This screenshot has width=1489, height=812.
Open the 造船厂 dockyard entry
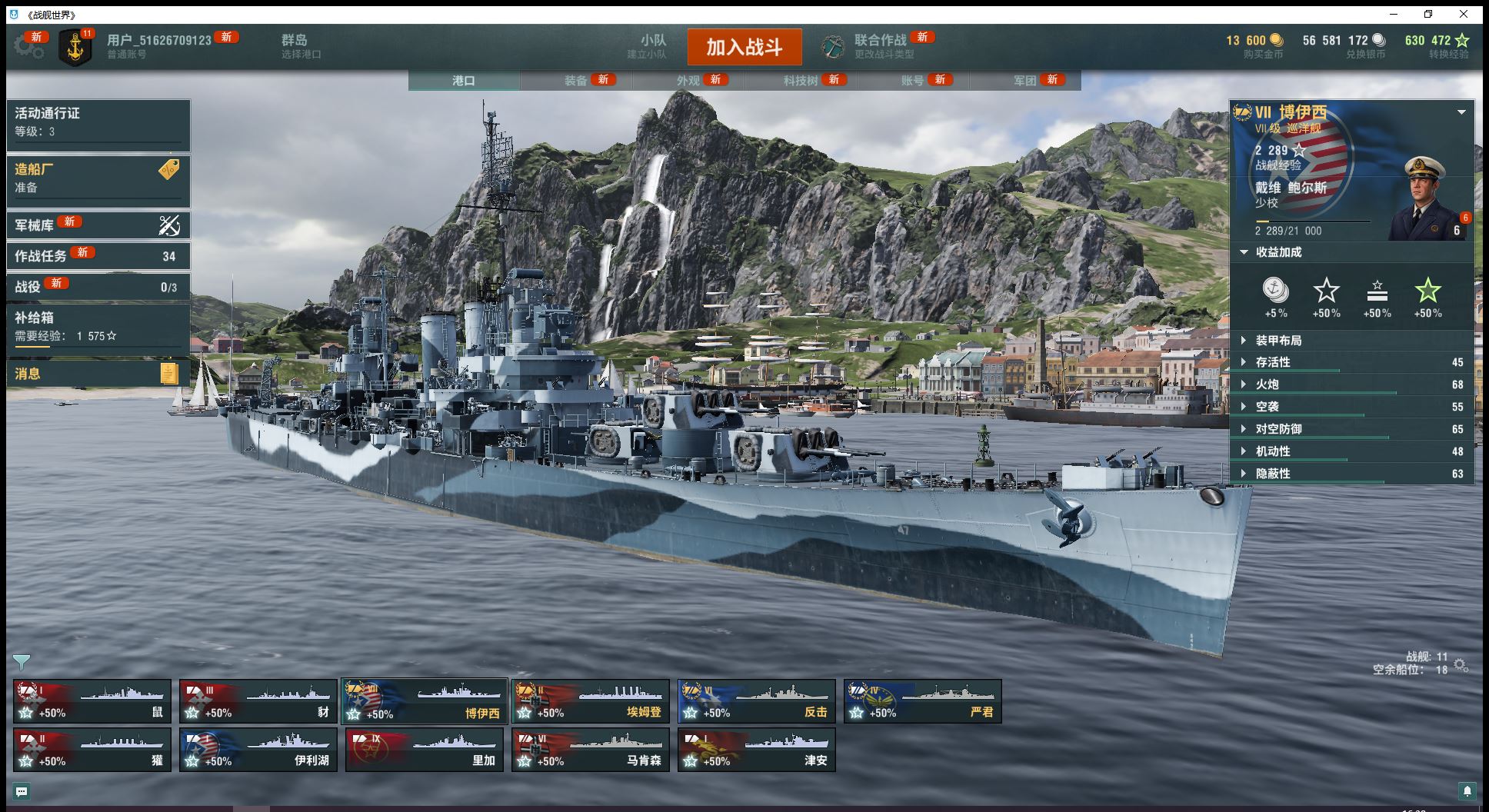(98, 178)
